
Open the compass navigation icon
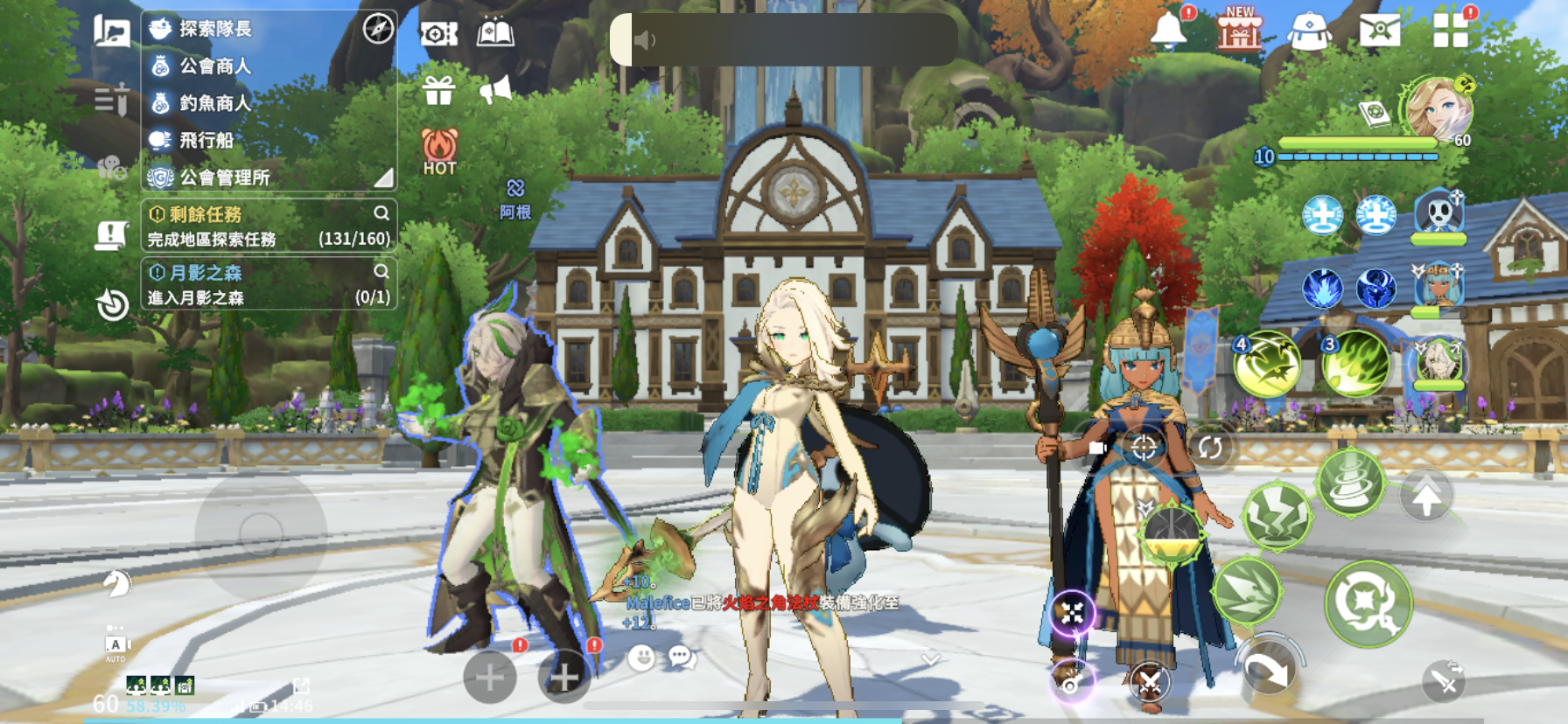(378, 29)
